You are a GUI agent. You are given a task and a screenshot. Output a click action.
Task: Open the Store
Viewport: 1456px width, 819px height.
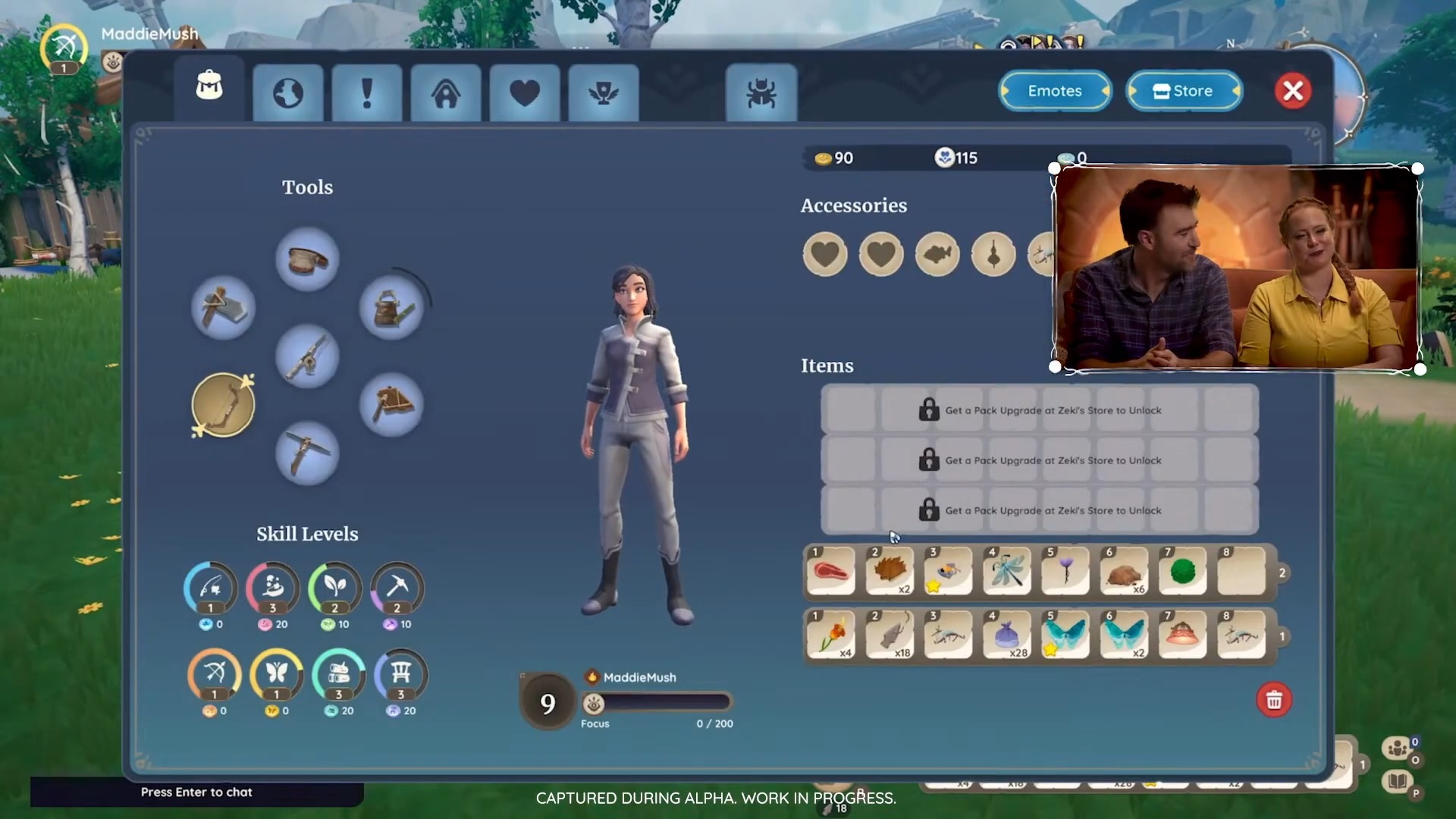click(1184, 91)
